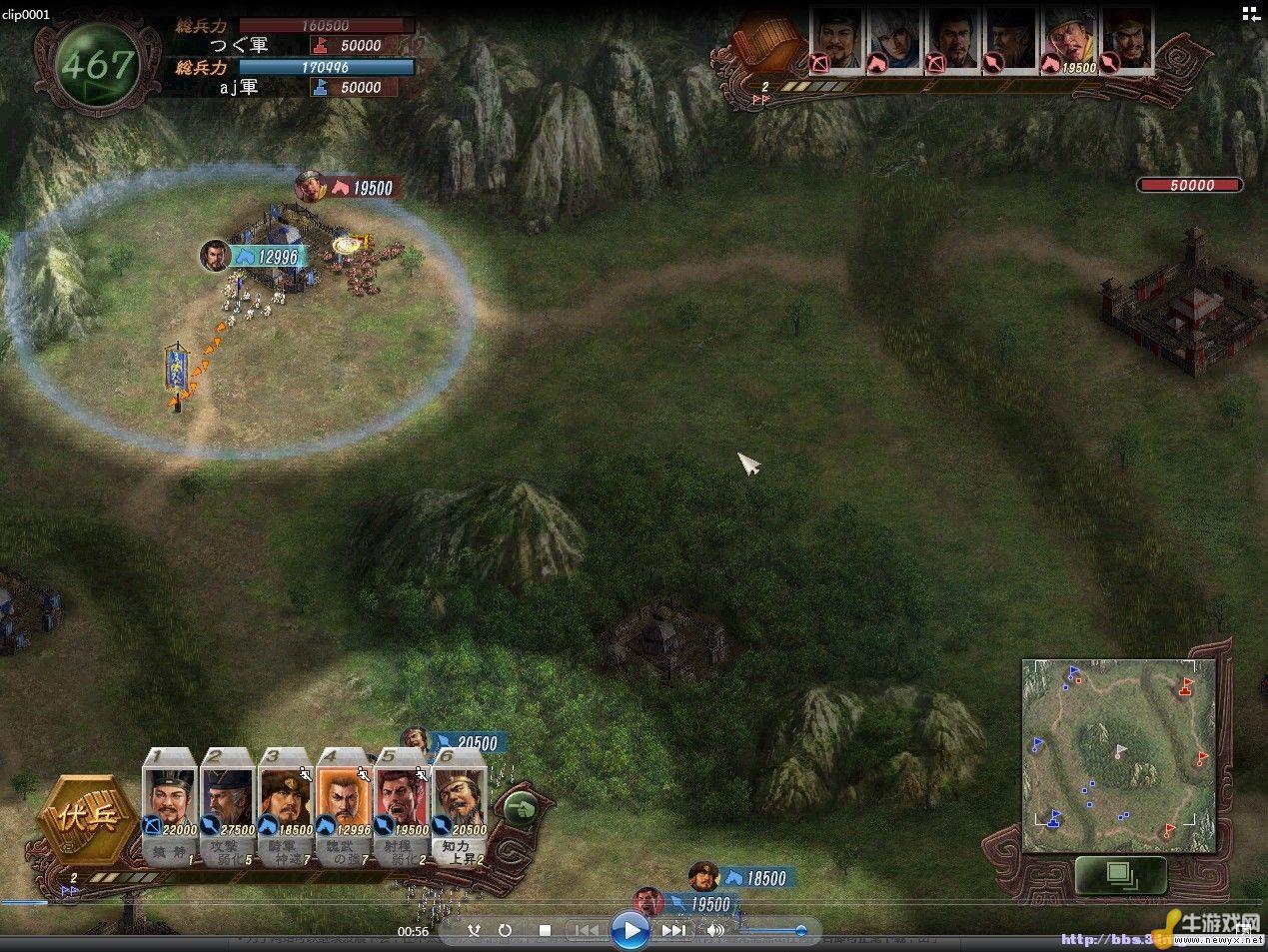Viewport: 1268px width, 952px height.
Task: Click the blue unit marker showing 20500 troops
Action: (x=461, y=743)
